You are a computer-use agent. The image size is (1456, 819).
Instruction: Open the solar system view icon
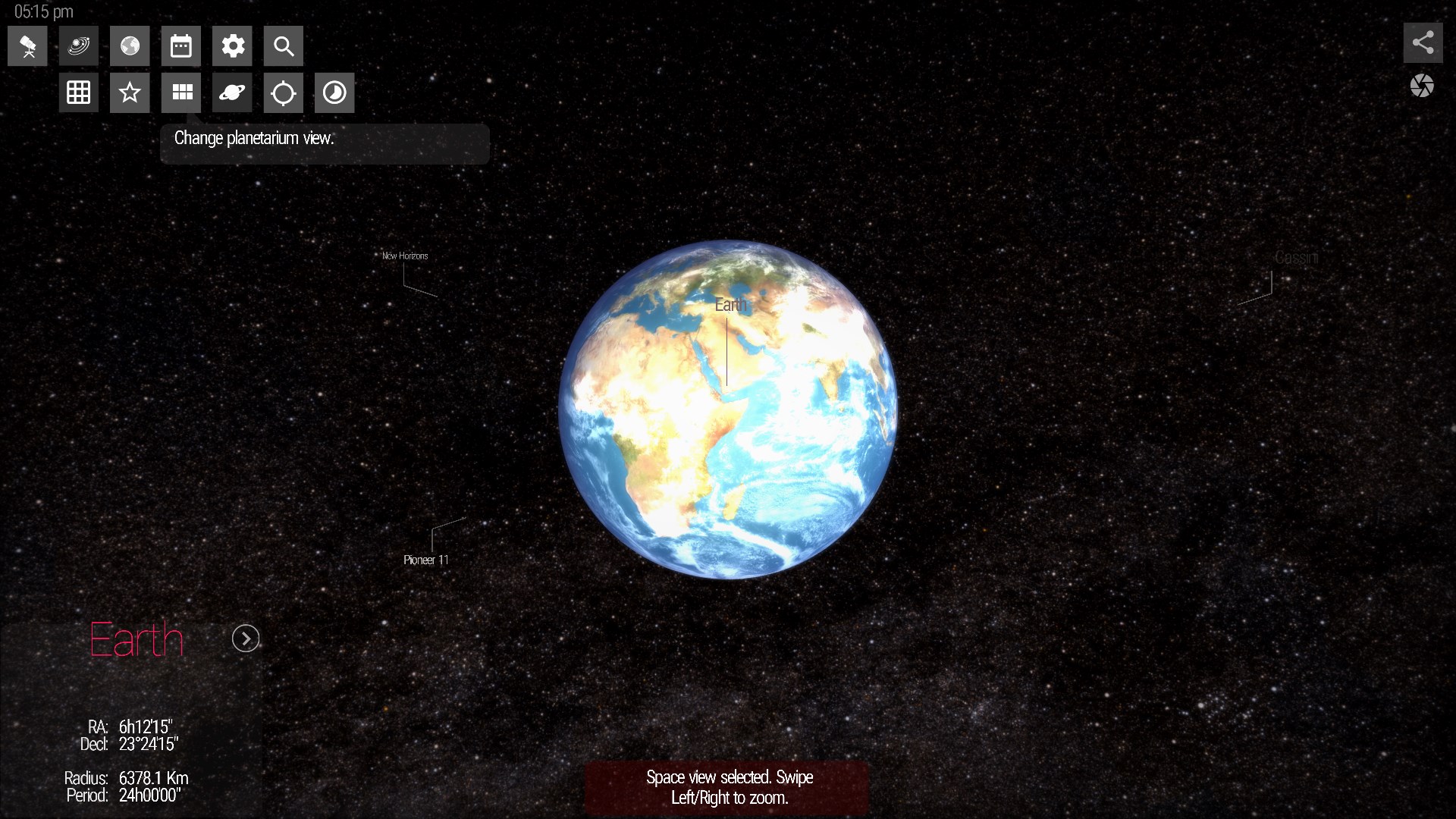pyautogui.click(x=78, y=45)
